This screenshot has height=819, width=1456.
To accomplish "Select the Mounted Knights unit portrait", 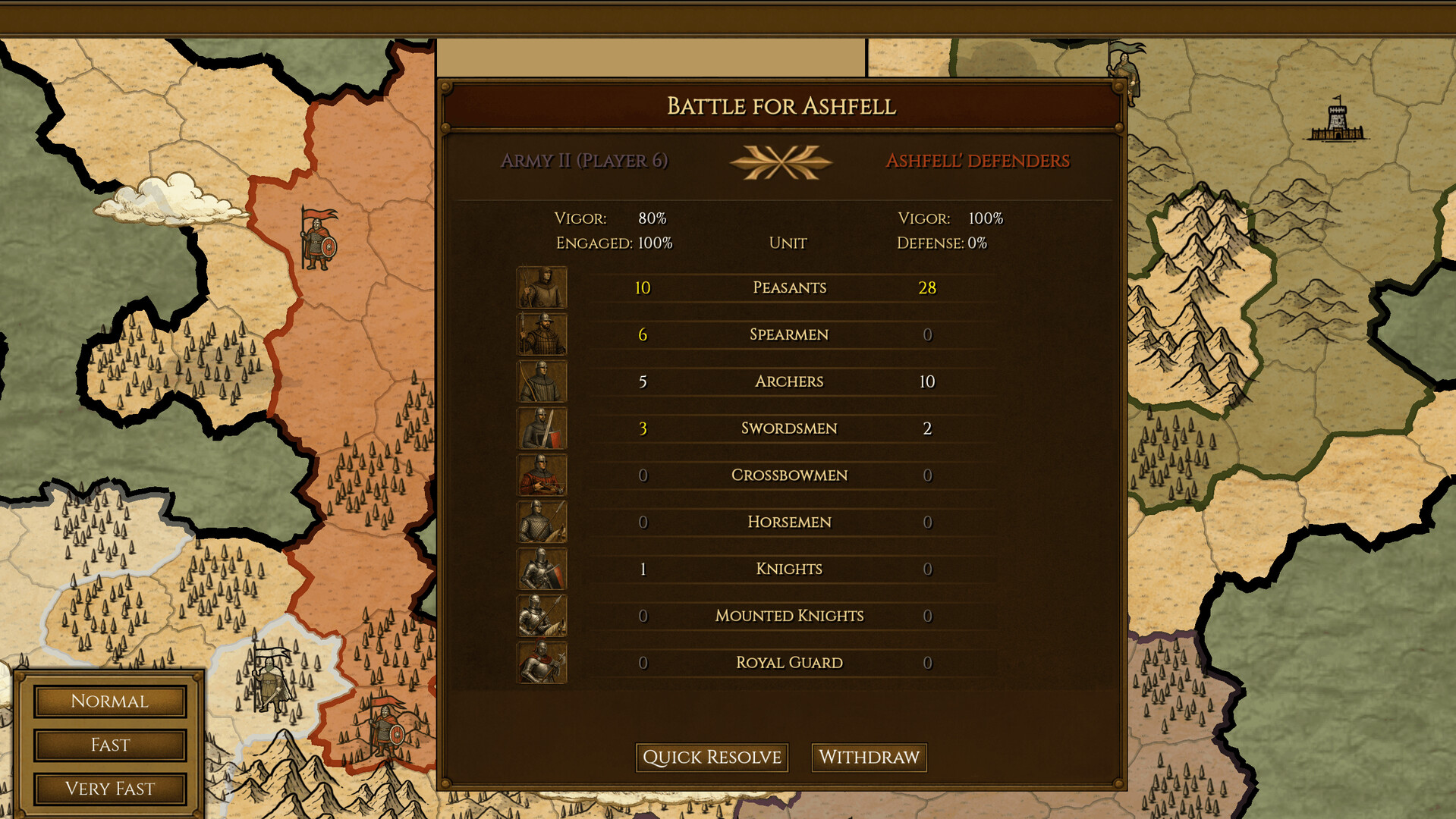I will pyautogui.click(x=541, y=616).
